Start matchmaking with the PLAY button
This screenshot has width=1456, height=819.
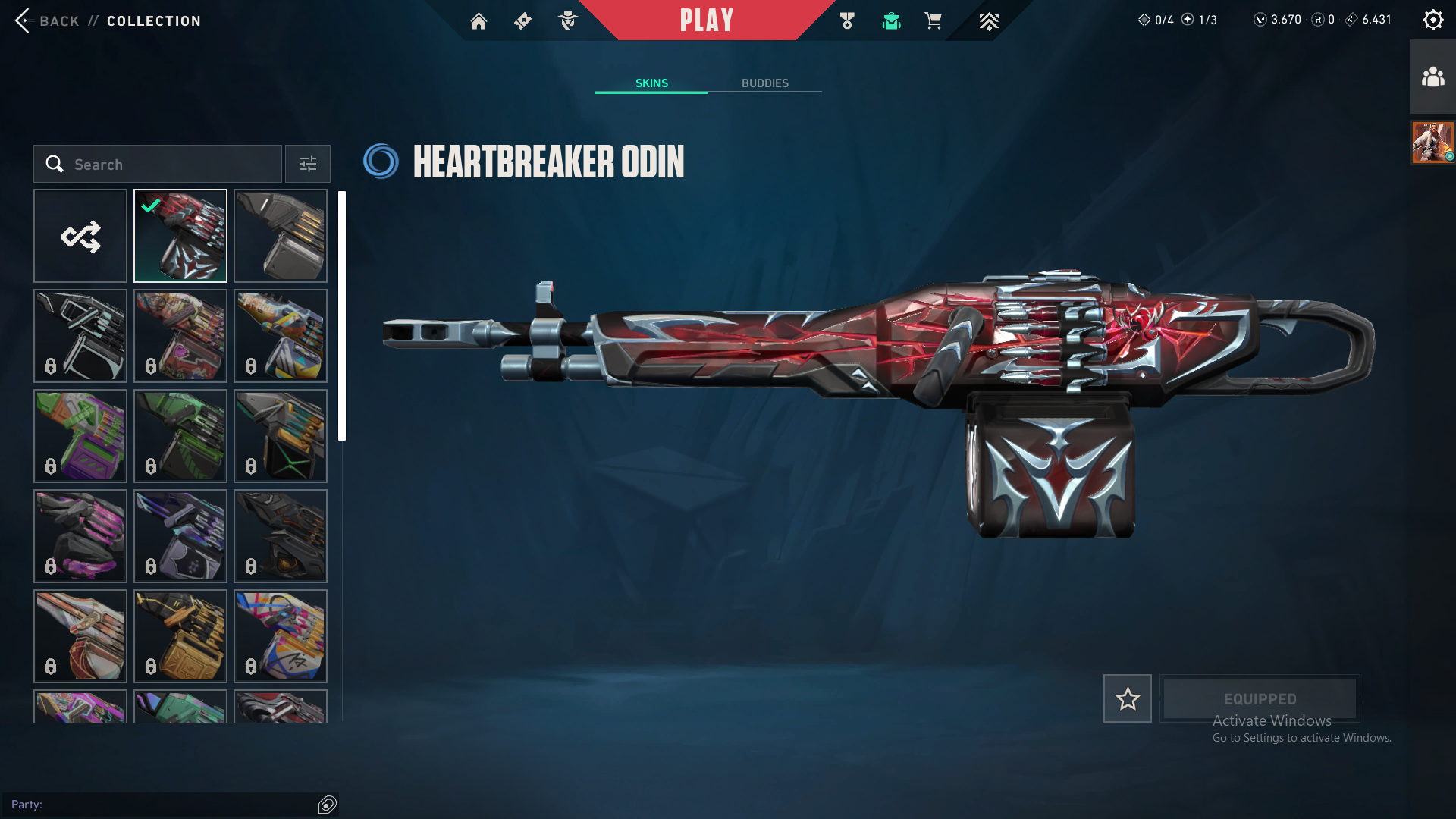pos(706,20)
